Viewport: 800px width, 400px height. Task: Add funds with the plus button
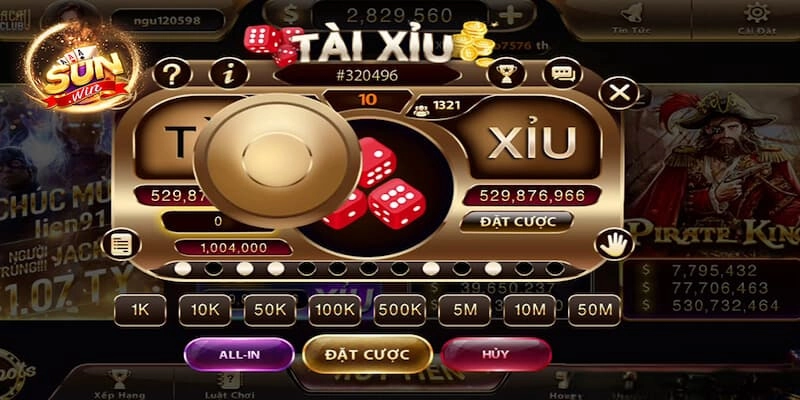pos(511,15)
